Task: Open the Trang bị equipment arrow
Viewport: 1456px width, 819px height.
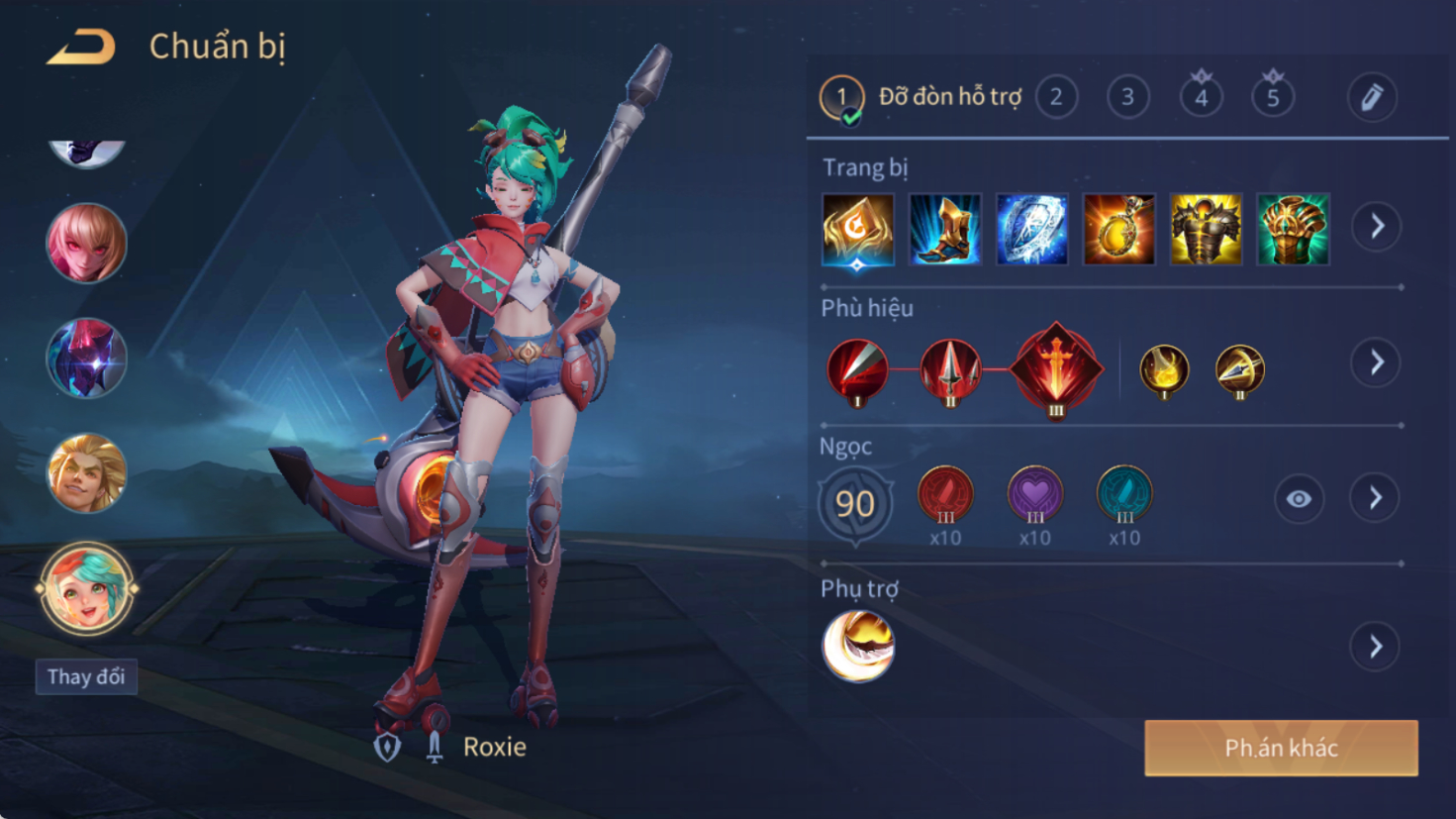Action: point(1377,227)
